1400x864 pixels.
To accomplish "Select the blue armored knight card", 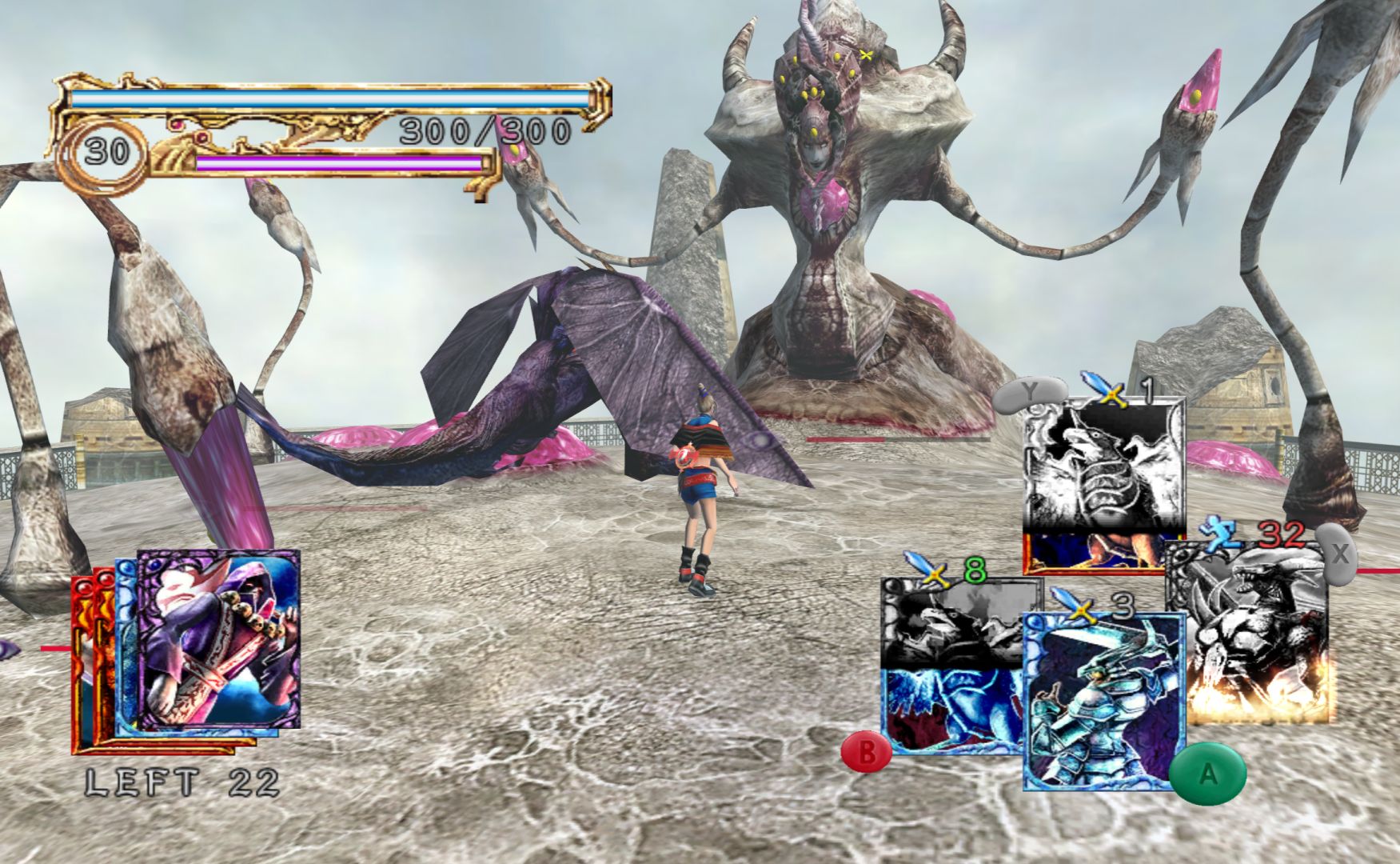I will [1102, 701].
